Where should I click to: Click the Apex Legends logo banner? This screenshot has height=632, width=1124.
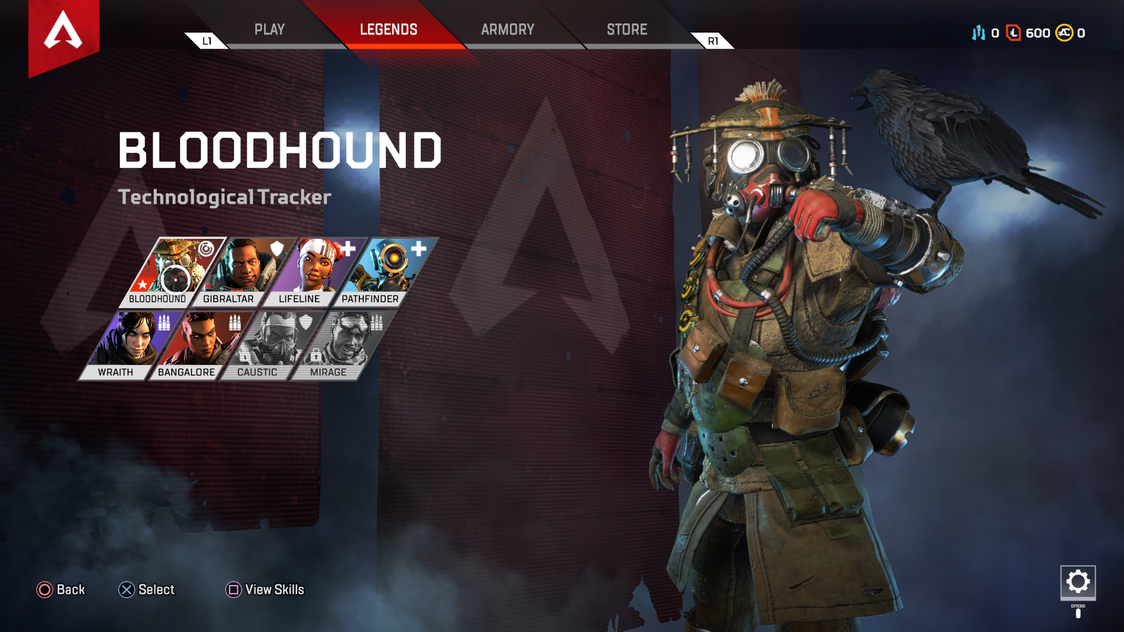coord(64,34)
